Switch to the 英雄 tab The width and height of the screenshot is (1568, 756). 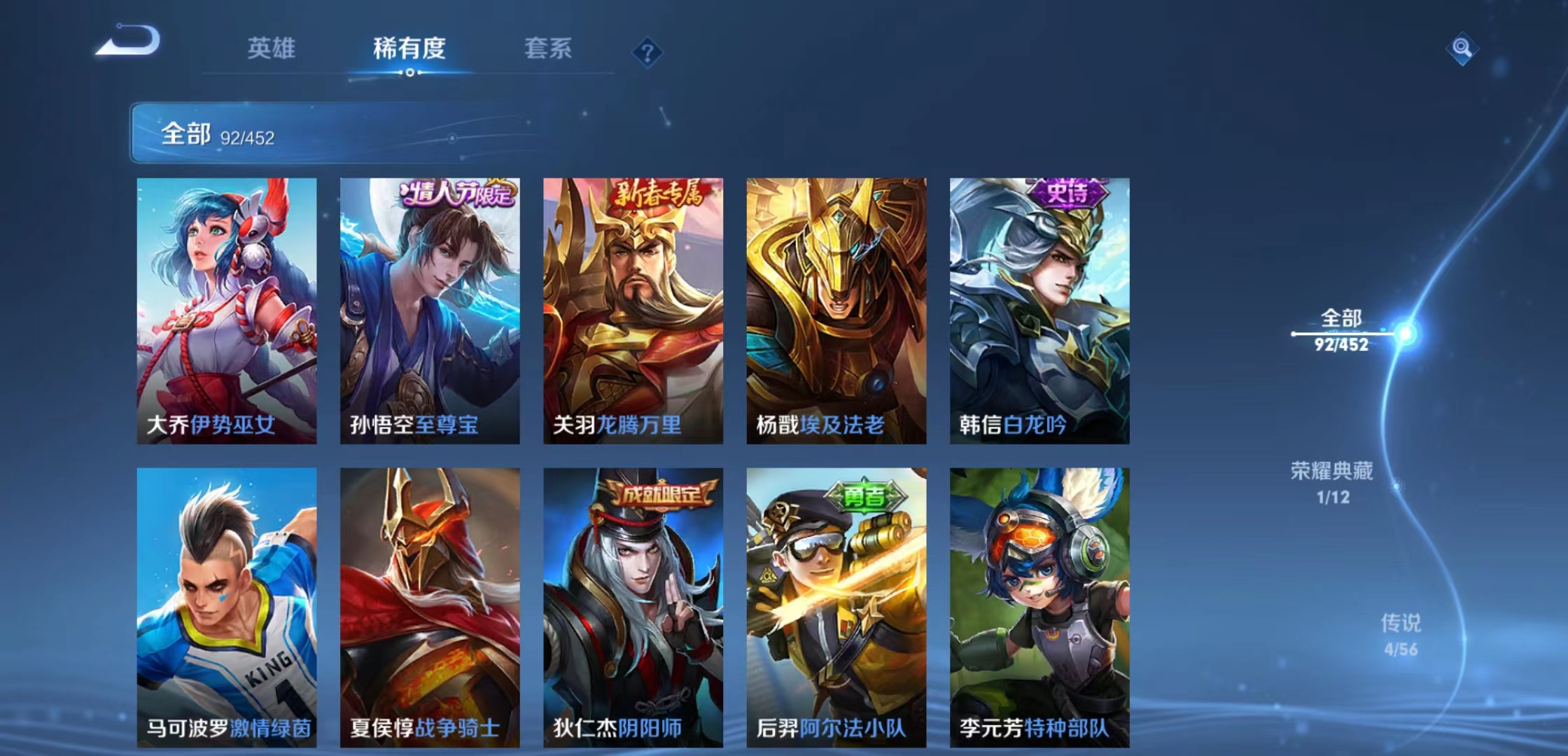coord(272,49)
